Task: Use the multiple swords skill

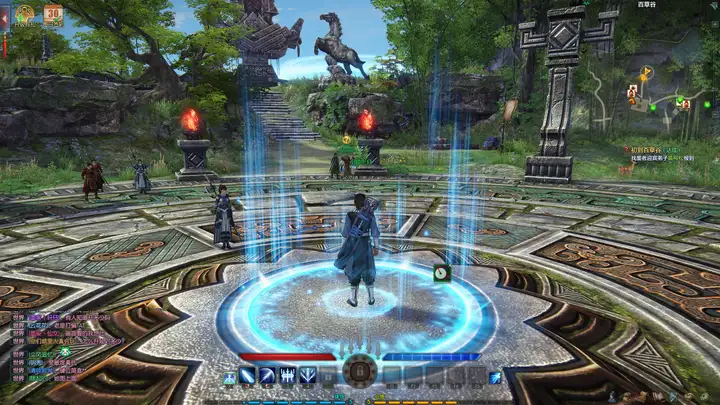Action: (x=288, y=376)
